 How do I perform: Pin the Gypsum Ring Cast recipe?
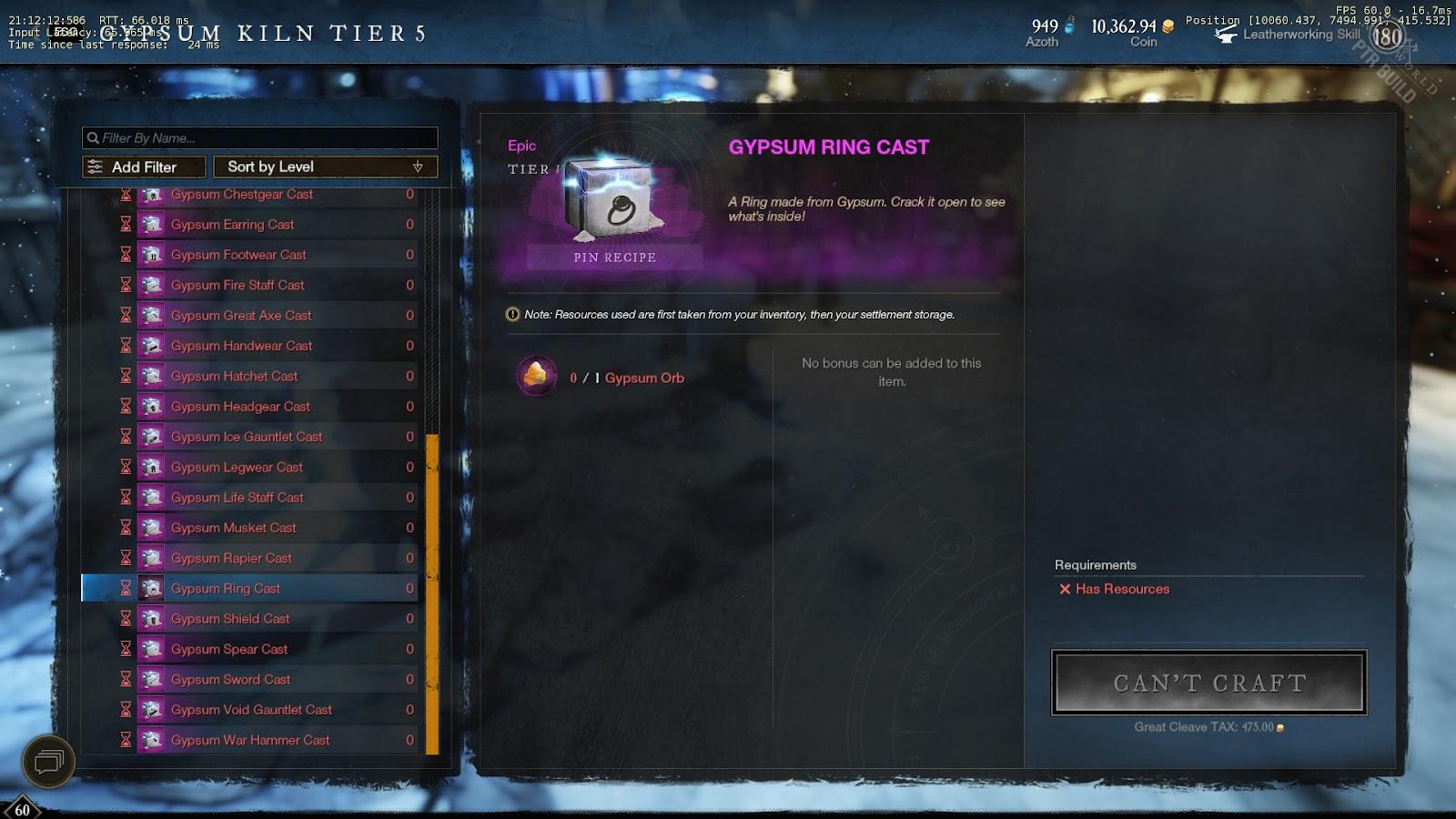tap(614, 258)
